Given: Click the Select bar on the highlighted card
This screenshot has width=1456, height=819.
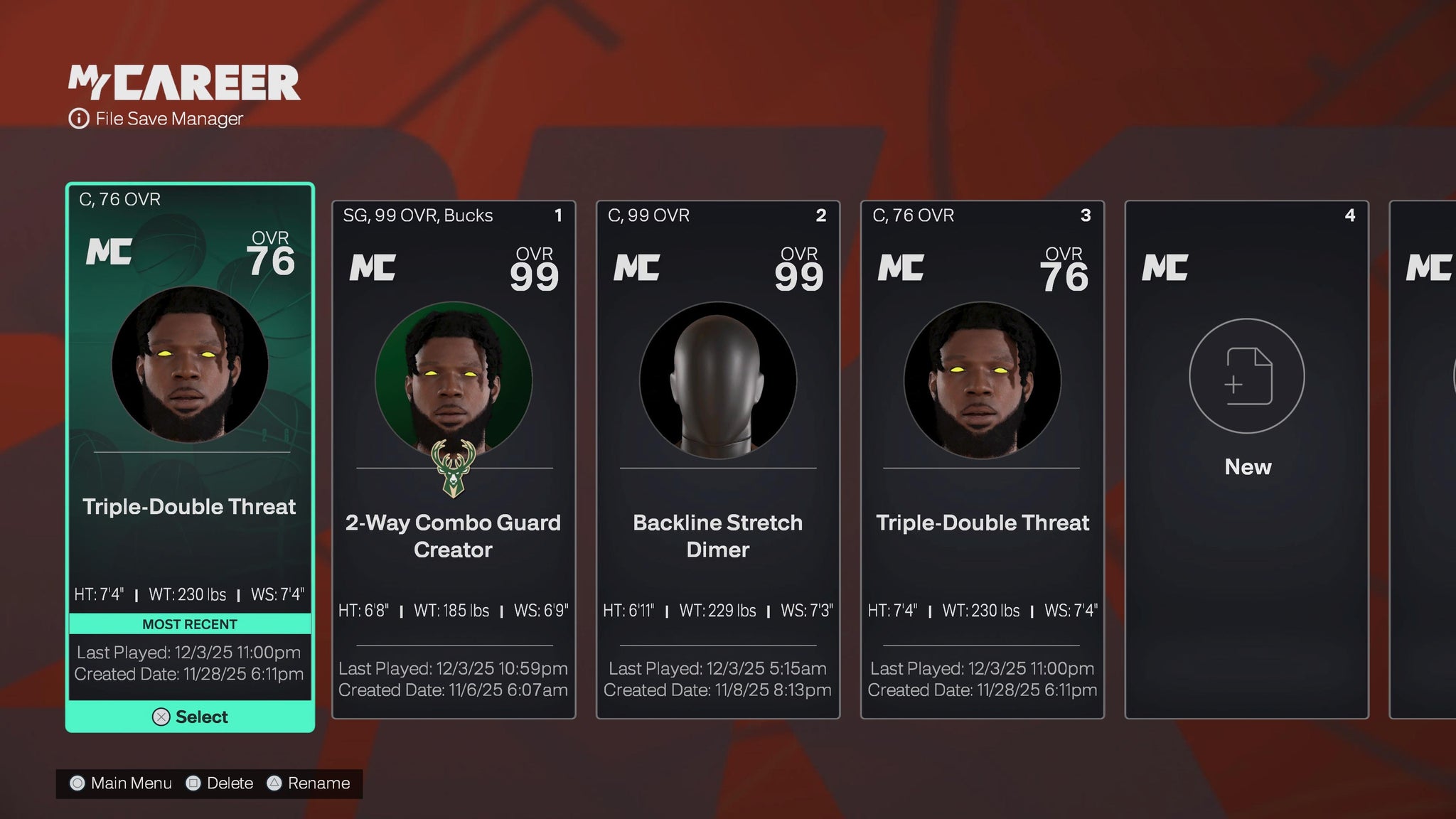Looking at the screenshot, I should (190, 717).
